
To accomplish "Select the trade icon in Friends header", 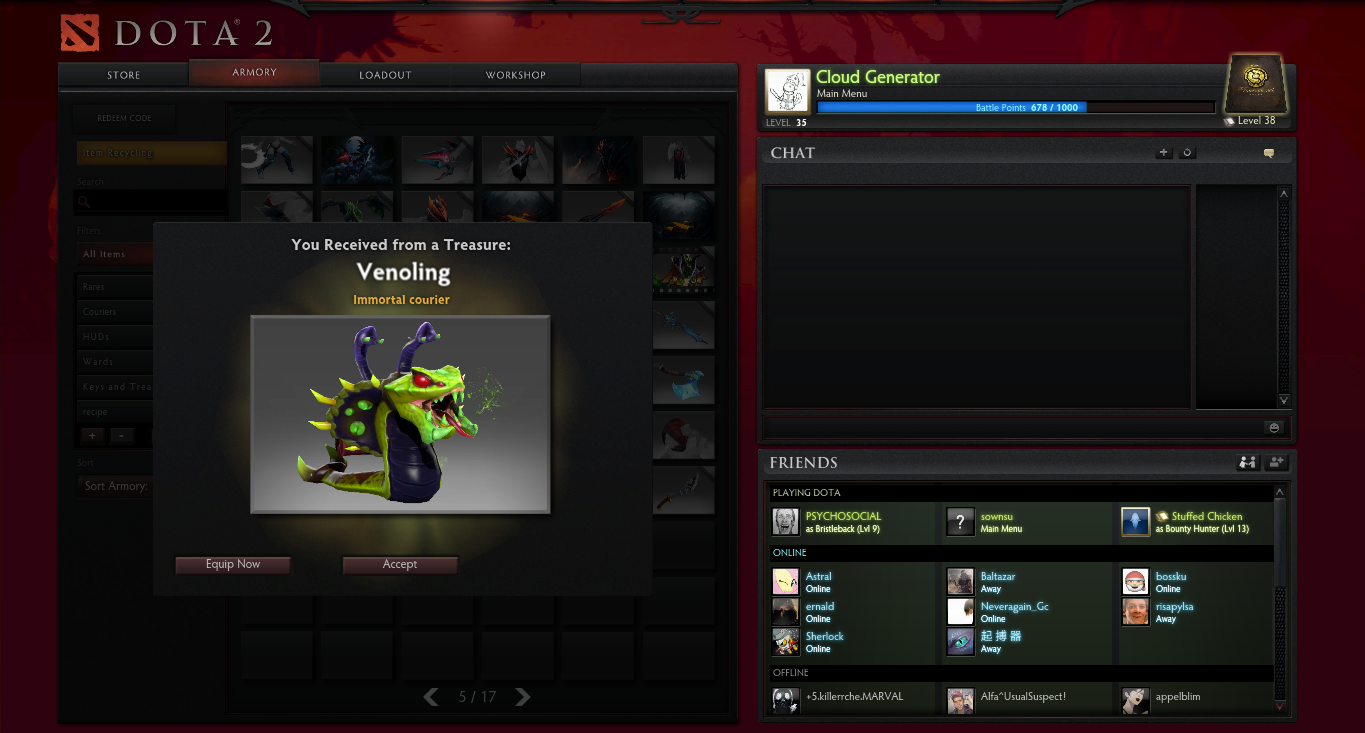I will point(1247,463).
